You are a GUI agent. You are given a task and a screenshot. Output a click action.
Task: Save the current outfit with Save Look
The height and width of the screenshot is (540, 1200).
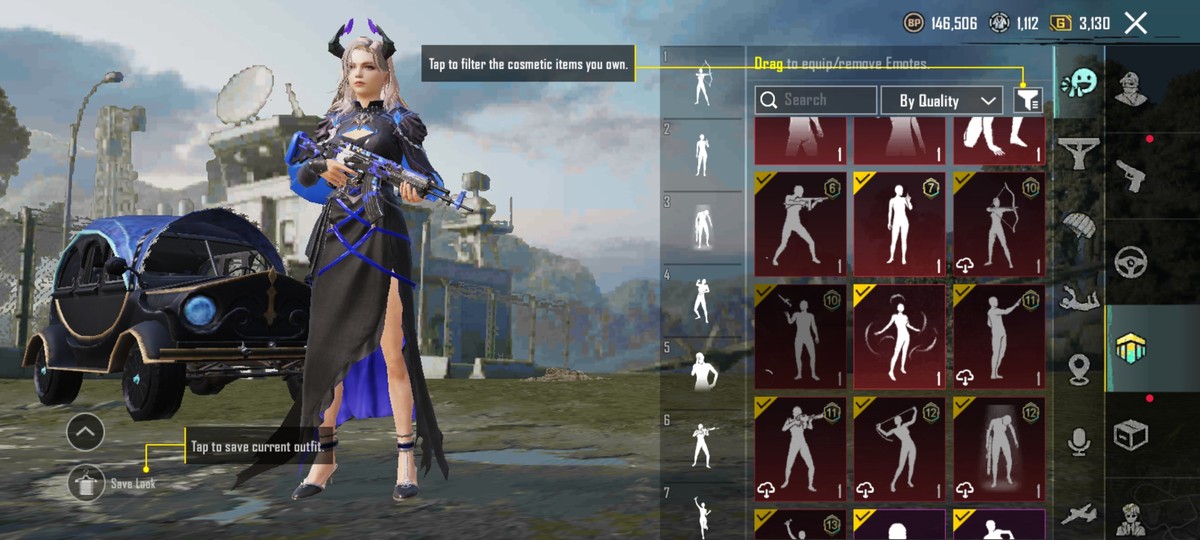coord(87,483)
